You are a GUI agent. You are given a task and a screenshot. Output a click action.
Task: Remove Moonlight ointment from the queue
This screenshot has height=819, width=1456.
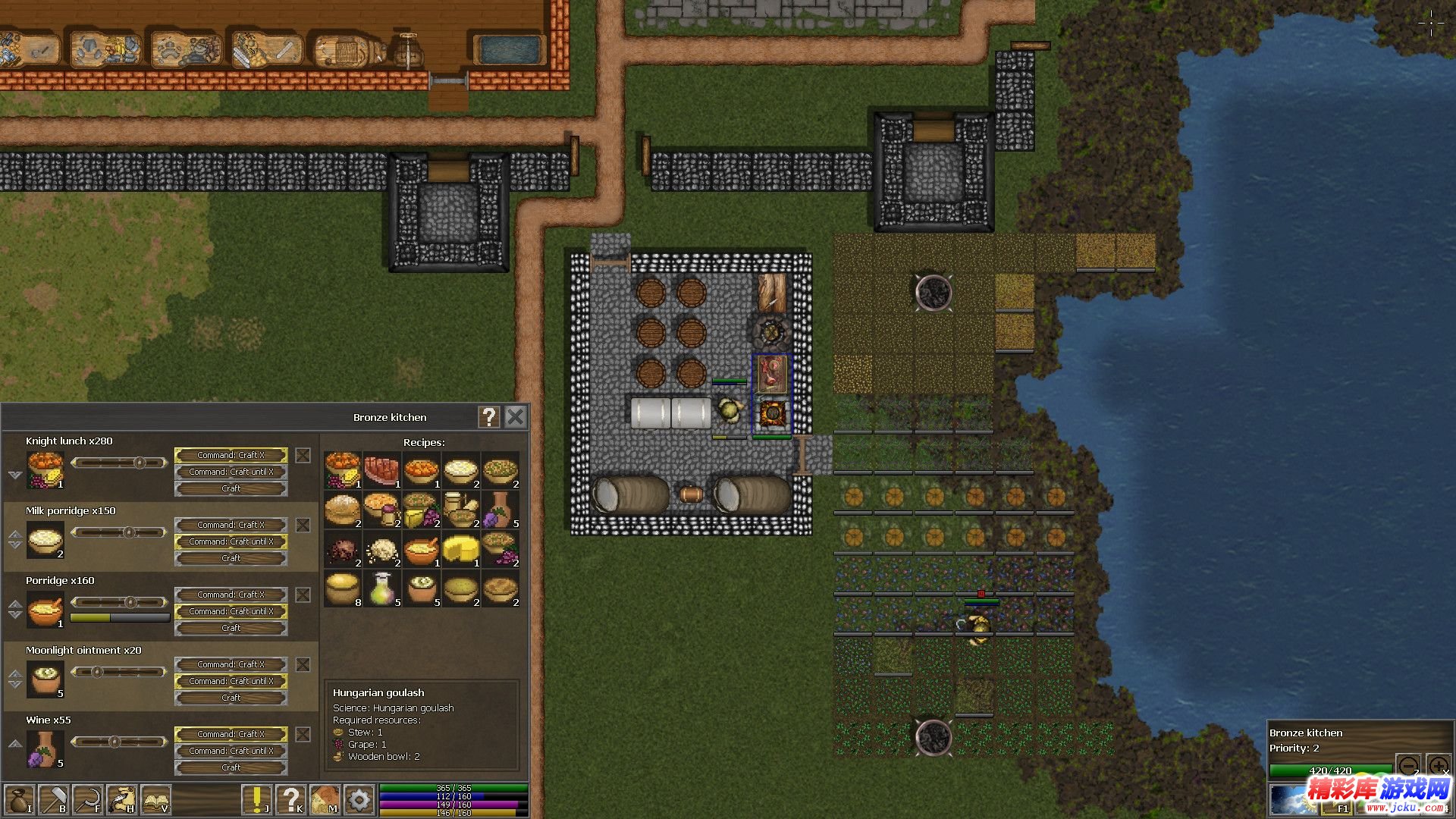[303, 665]
